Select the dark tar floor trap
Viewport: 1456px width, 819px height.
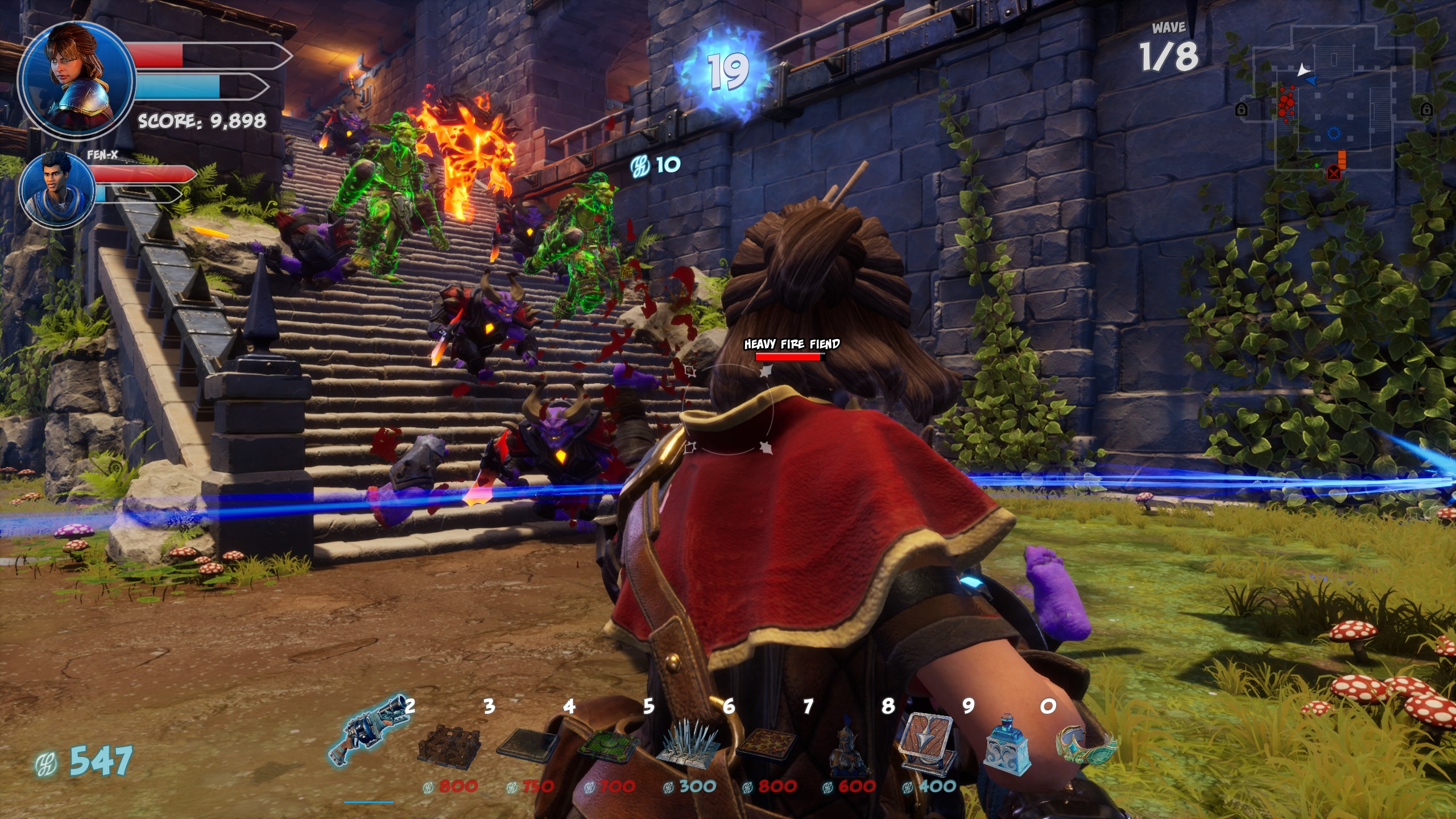(x=528, y=745)
